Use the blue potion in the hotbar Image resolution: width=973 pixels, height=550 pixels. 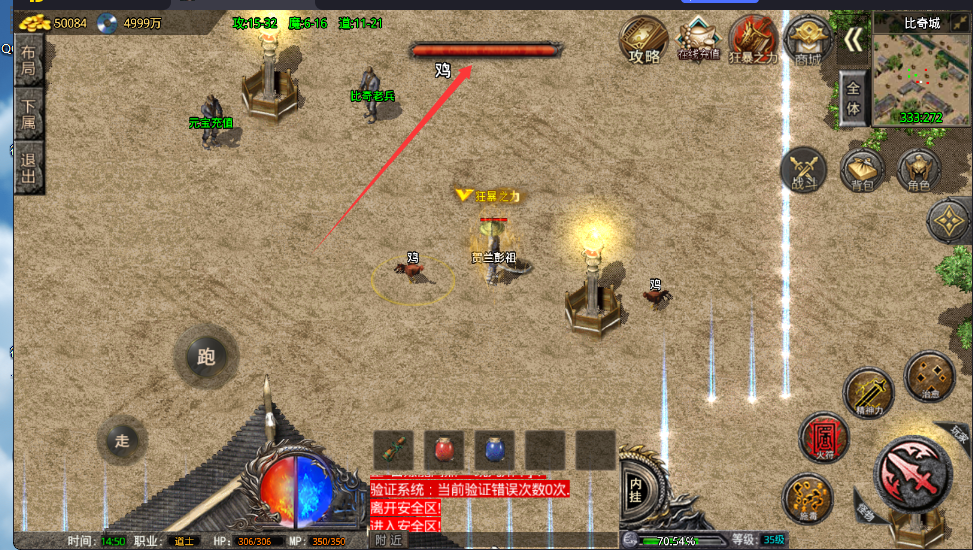pos(494,450)
